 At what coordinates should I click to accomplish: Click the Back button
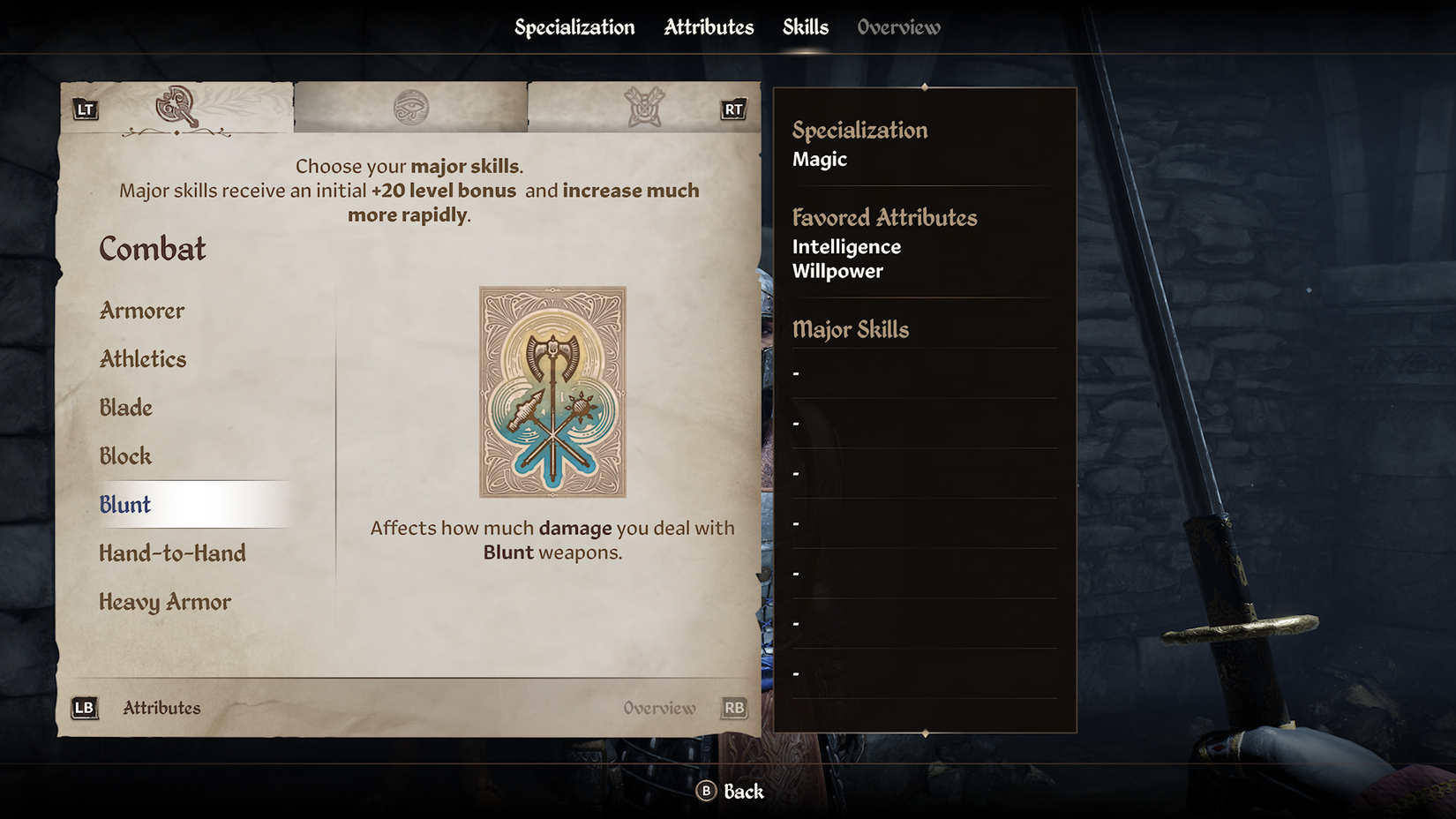click(x=731, y=792)
